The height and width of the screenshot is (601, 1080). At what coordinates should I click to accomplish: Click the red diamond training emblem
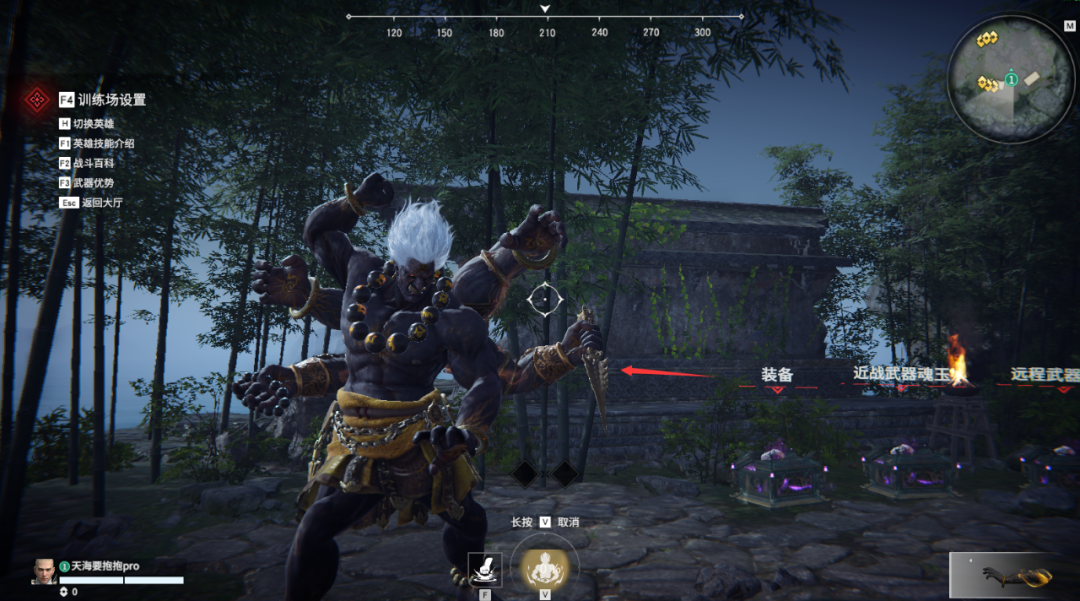[38, 100]
